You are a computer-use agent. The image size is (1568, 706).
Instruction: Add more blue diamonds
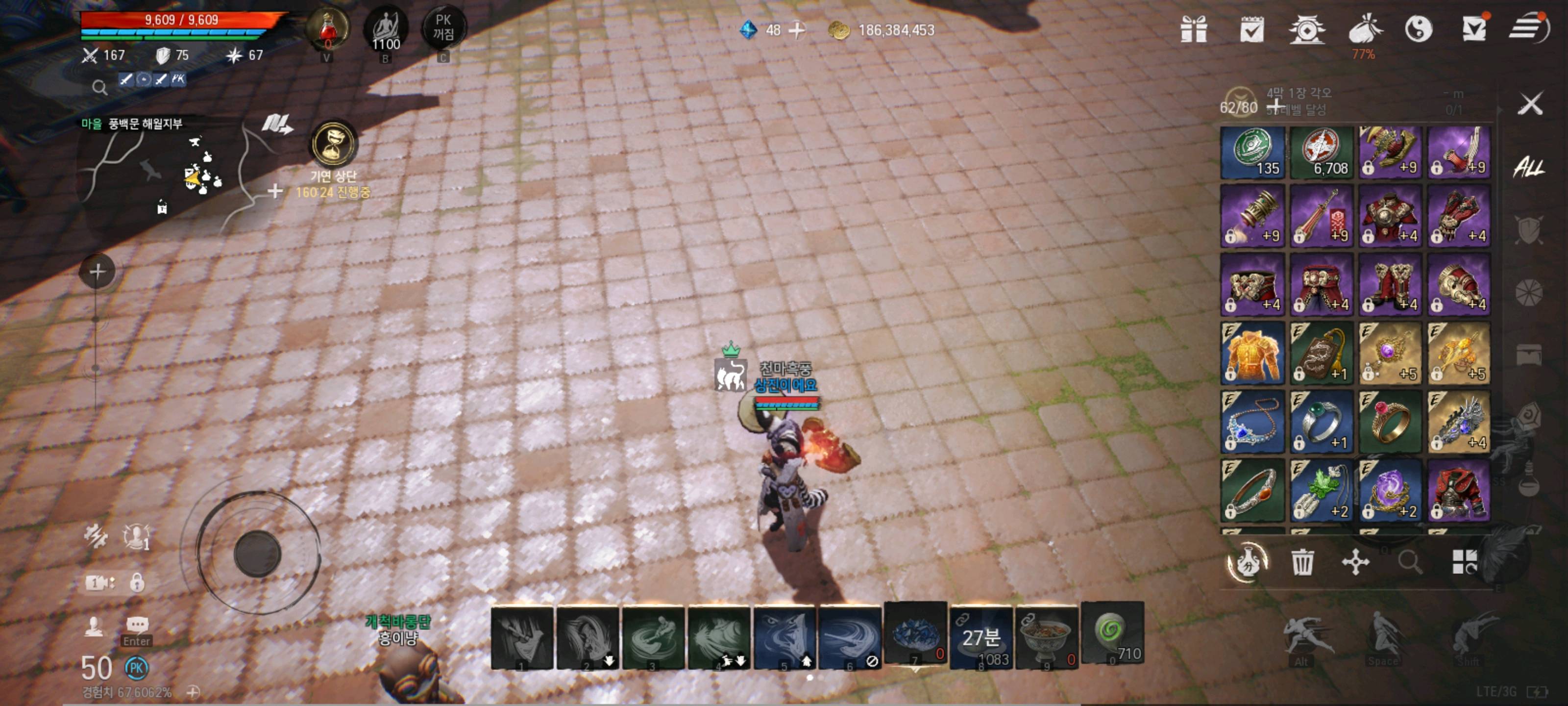point(797,30)
